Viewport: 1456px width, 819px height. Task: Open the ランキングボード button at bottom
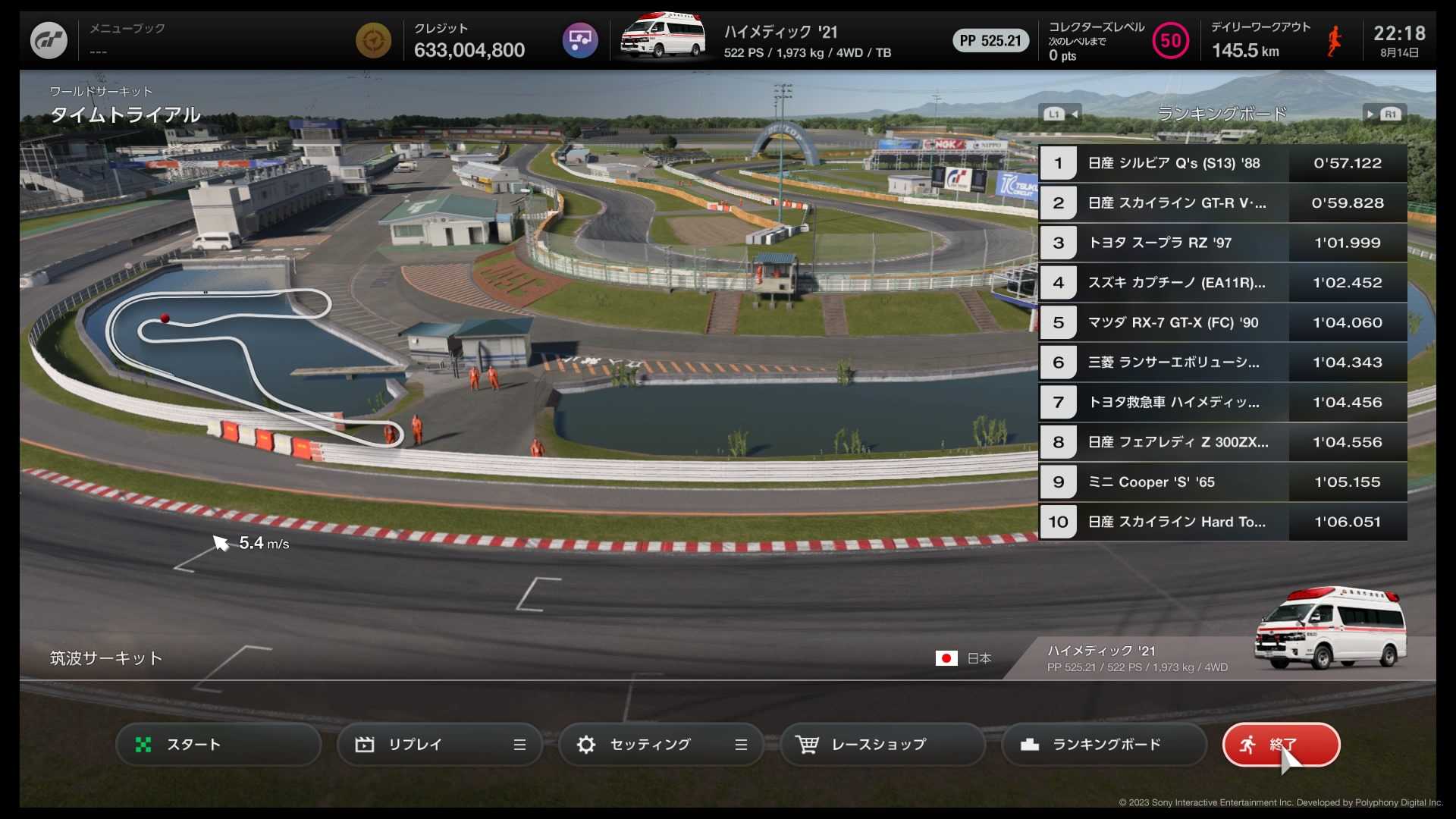[1104, 745]
